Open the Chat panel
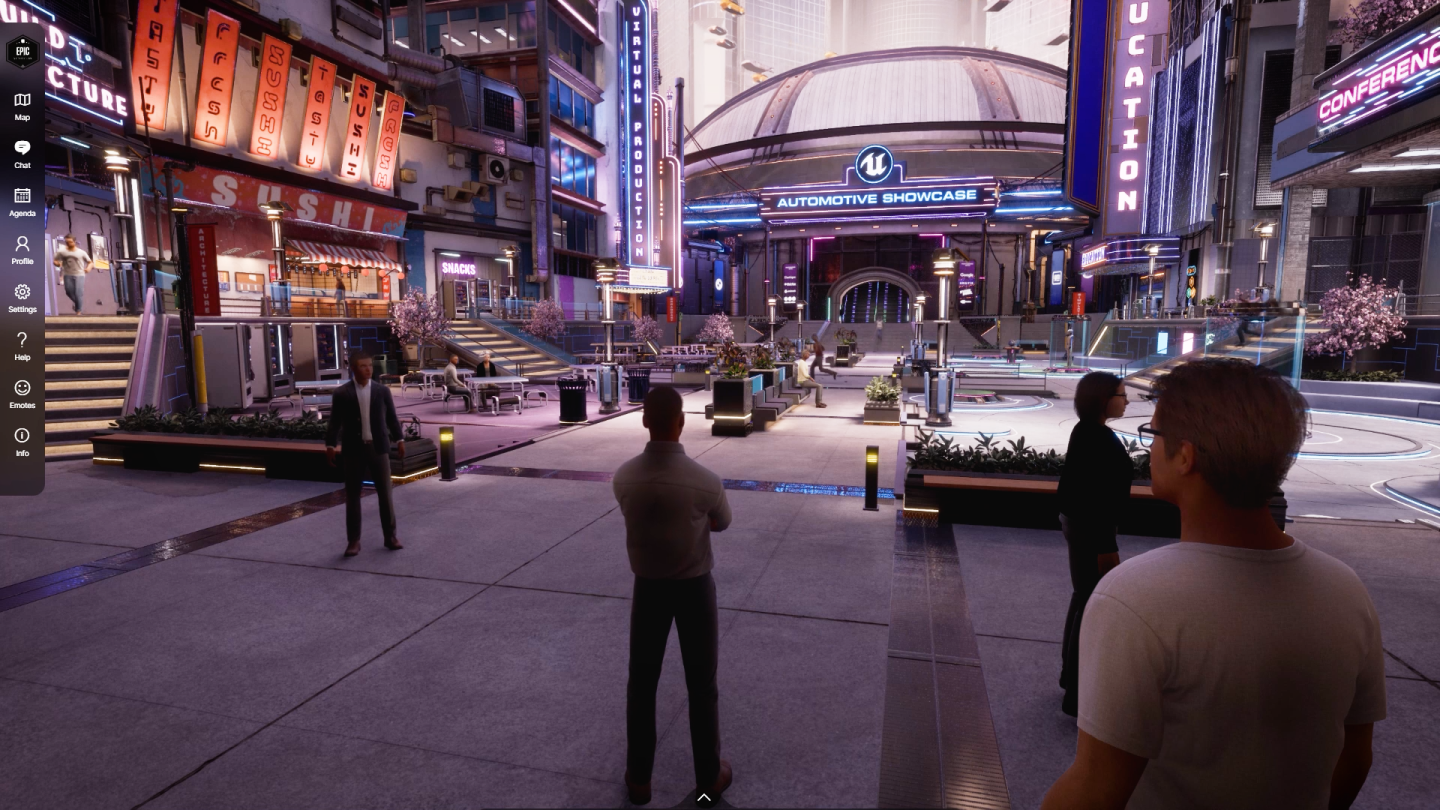1440x810 pixels. tap(21, 153)
